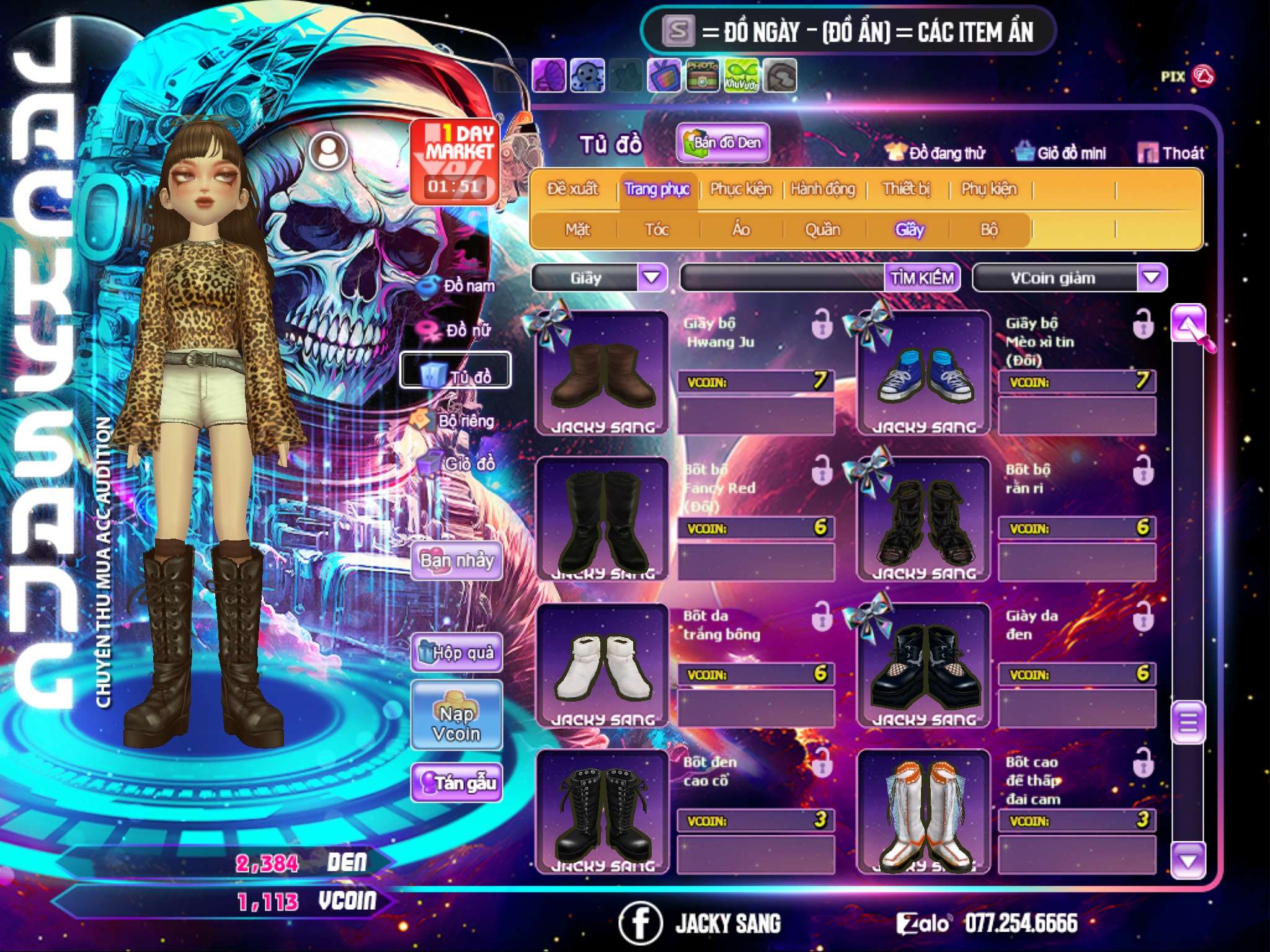Switch to the Quần subcategory
This screenshot has height=952, width=1270.
point(822,230)
